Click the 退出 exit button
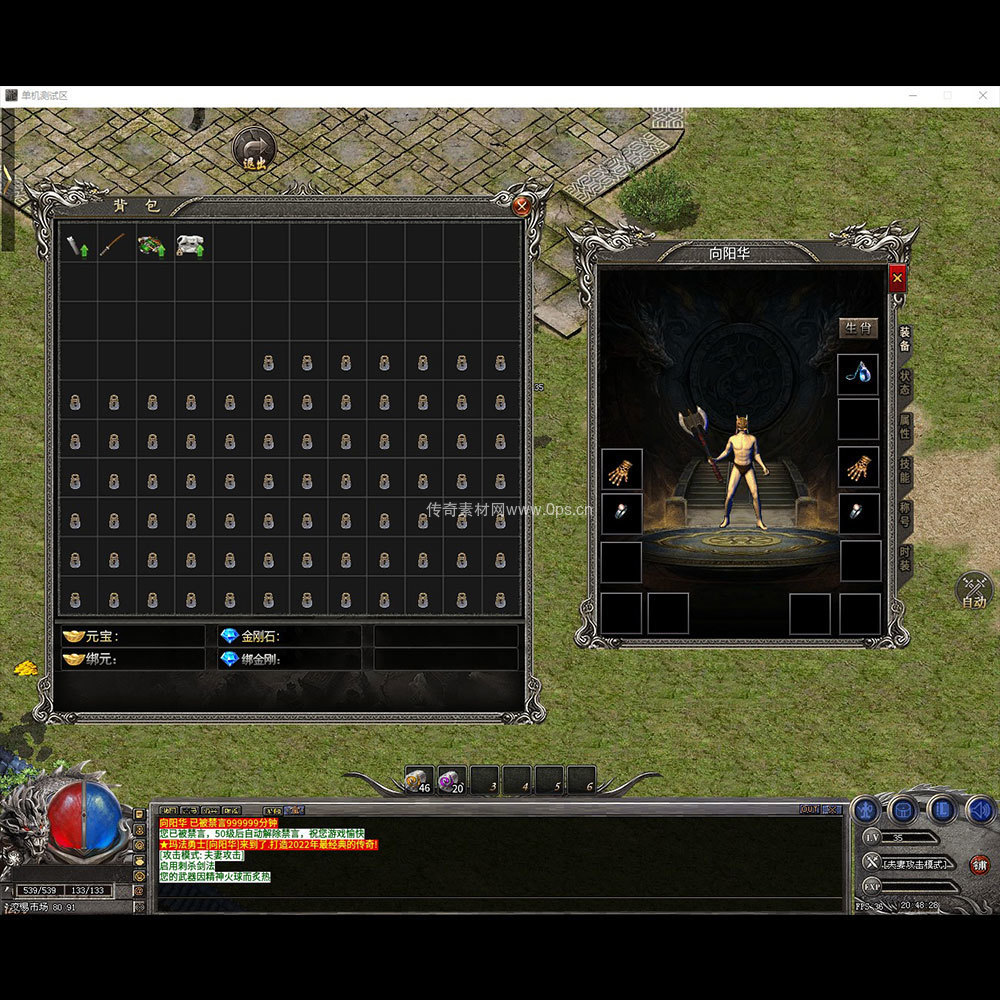 click(x=254, y=149)
